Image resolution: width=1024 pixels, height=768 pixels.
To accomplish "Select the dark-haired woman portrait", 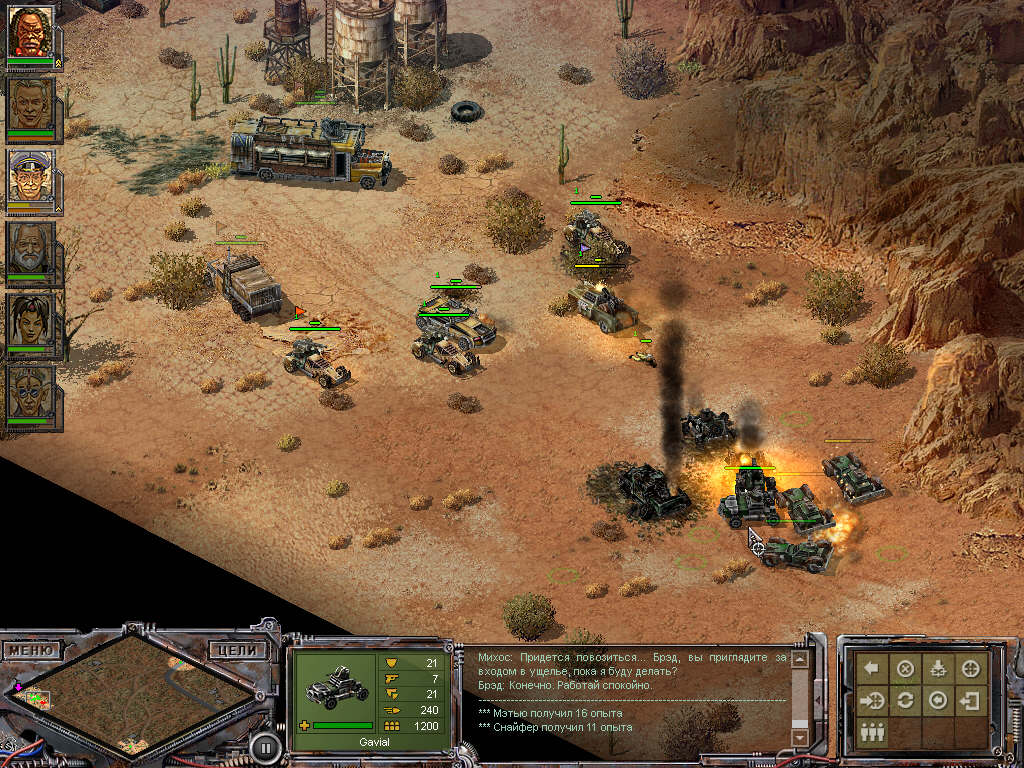I will pos(31,320).
